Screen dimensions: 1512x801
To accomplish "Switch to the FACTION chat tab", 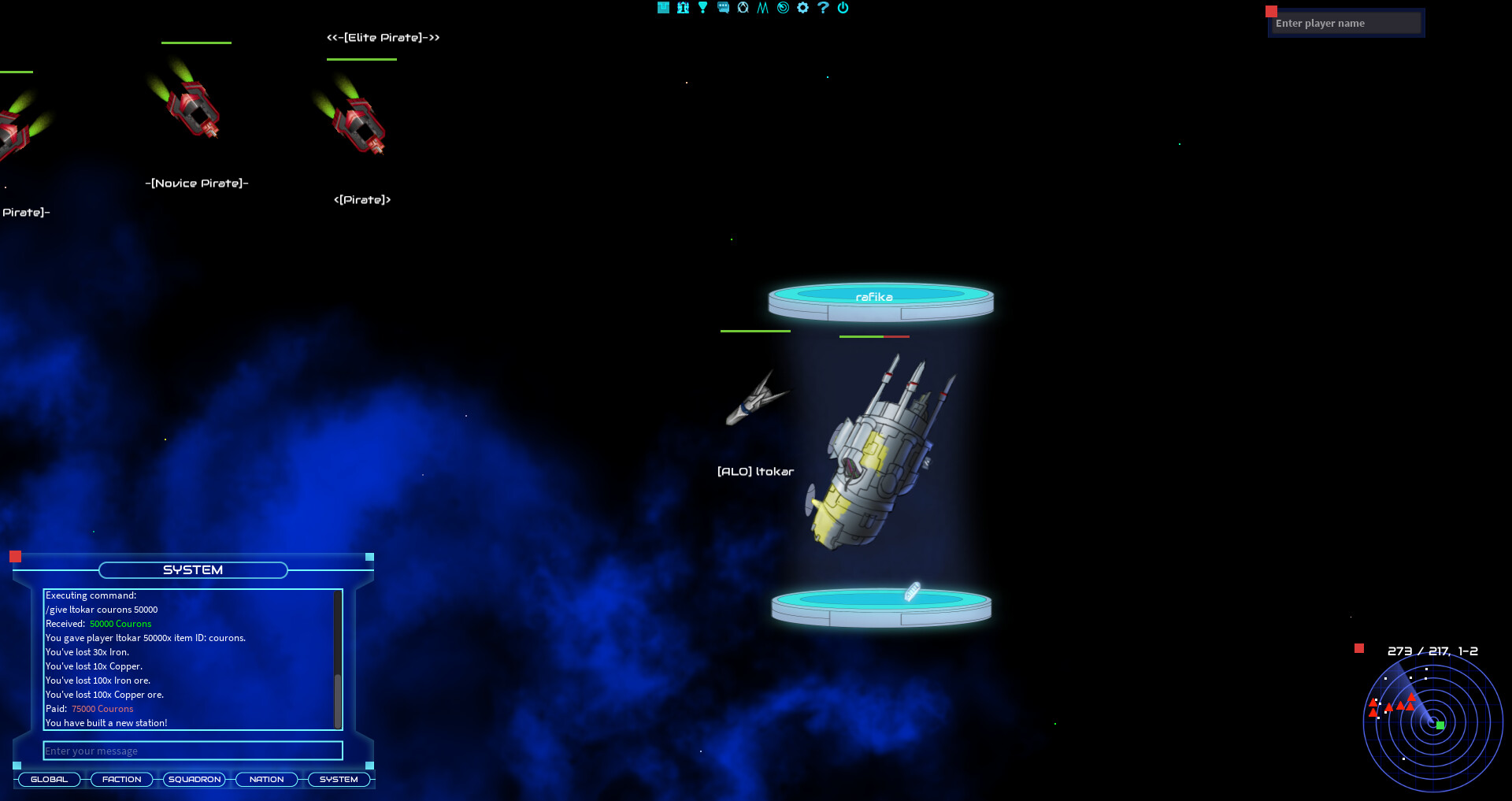I will [x=121, y=779].
